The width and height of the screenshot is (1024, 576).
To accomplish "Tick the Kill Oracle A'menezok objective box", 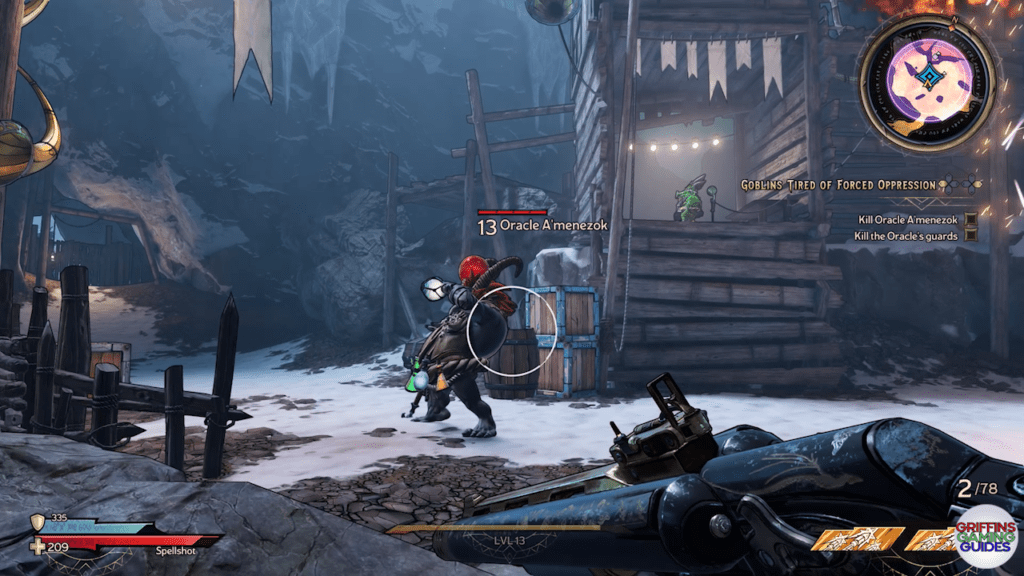I will pos(970,219).
